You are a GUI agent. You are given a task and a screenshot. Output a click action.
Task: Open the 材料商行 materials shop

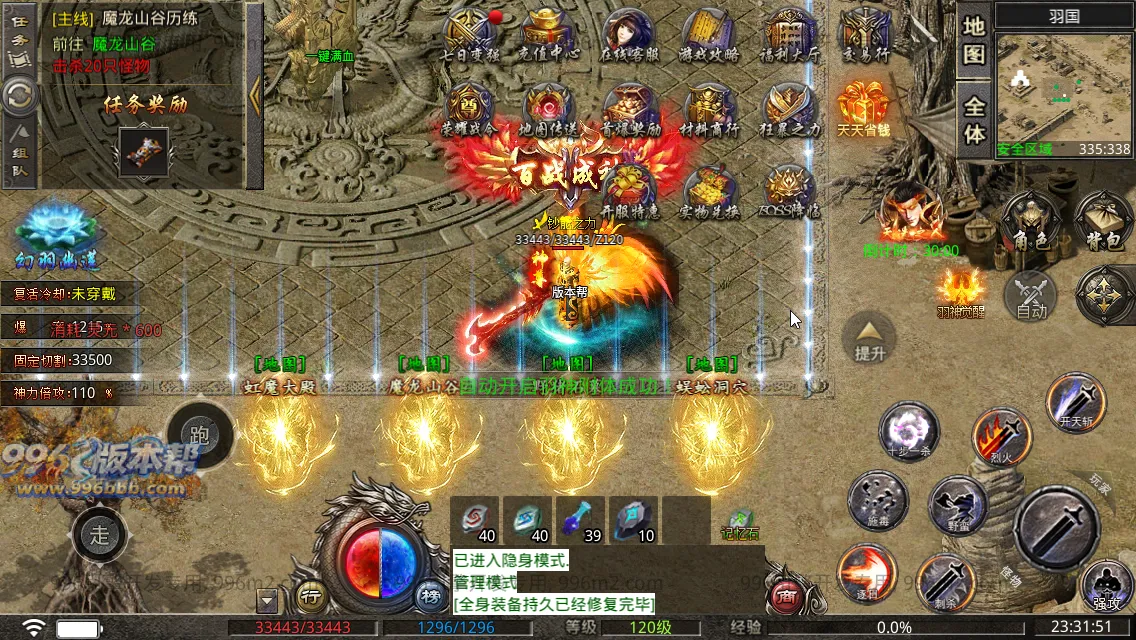pos(709,108)
